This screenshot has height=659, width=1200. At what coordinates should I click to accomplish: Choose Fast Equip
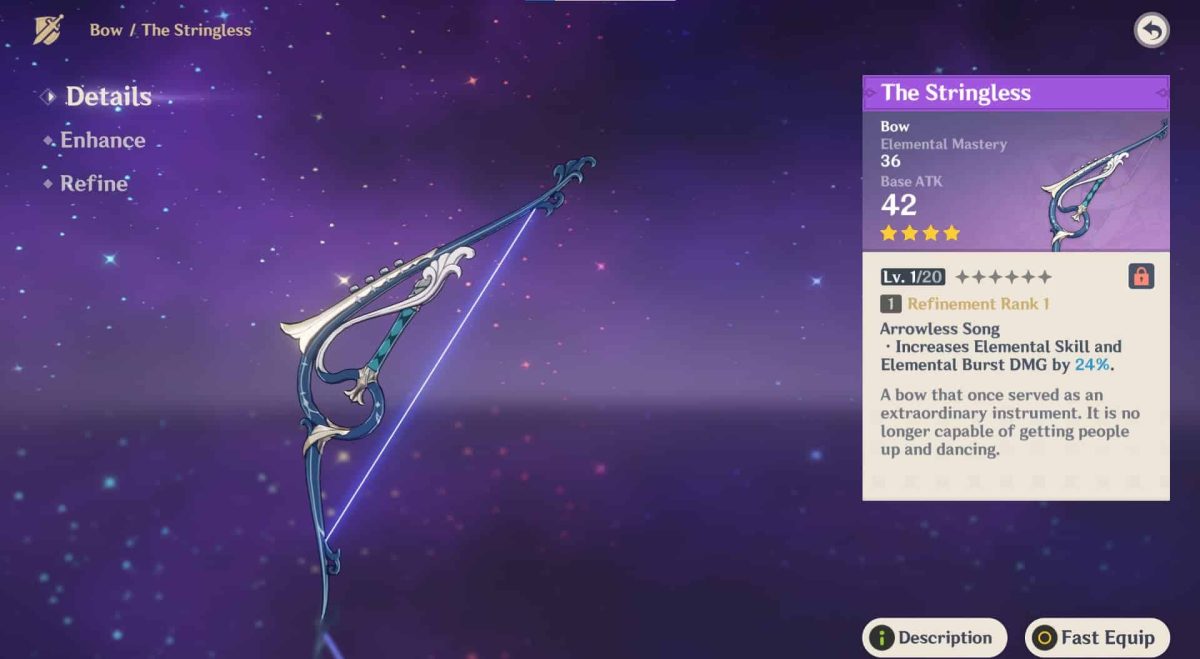tap(1096, 637)
